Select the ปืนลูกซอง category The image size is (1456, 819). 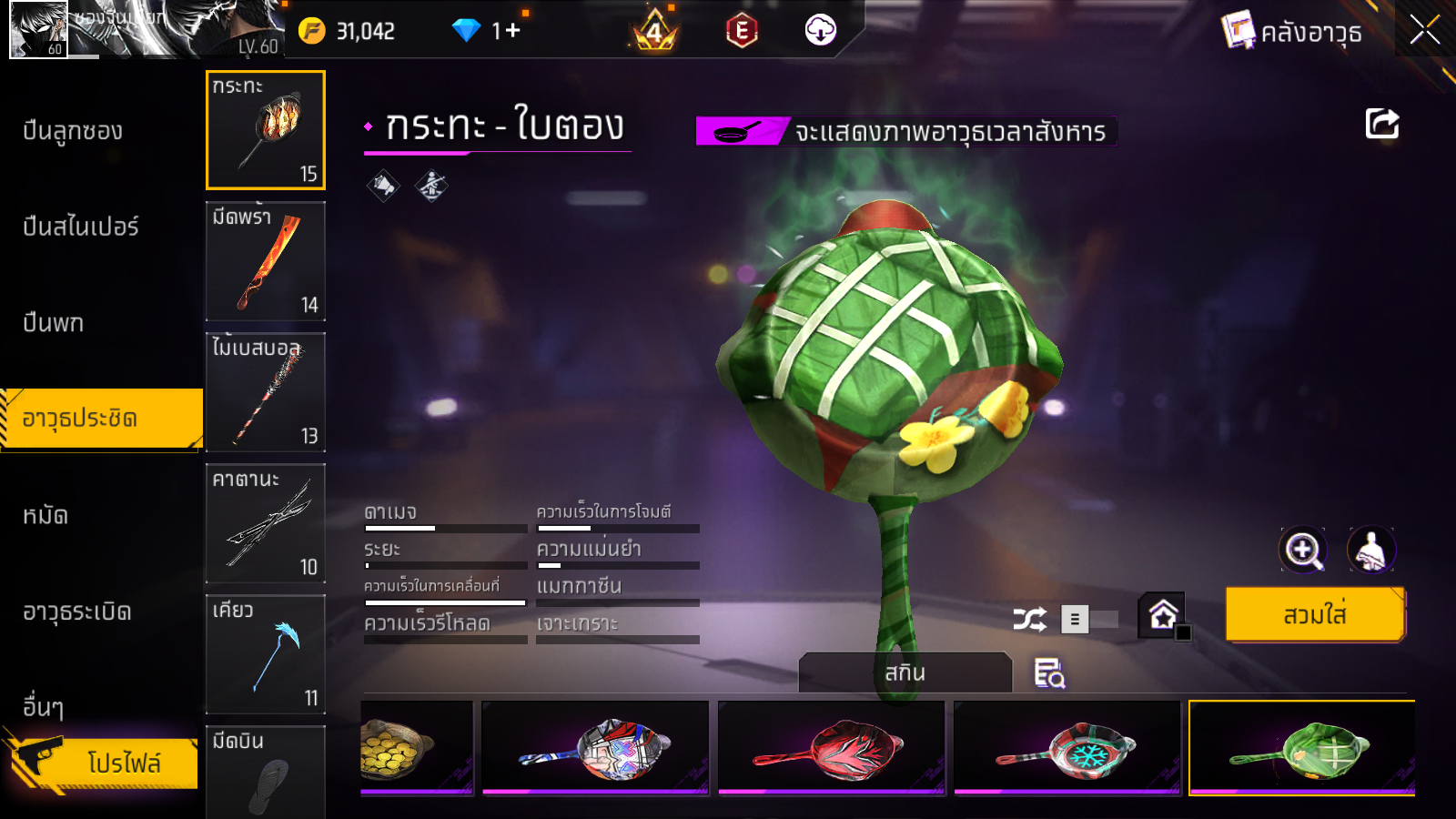[x=73, y=131]
